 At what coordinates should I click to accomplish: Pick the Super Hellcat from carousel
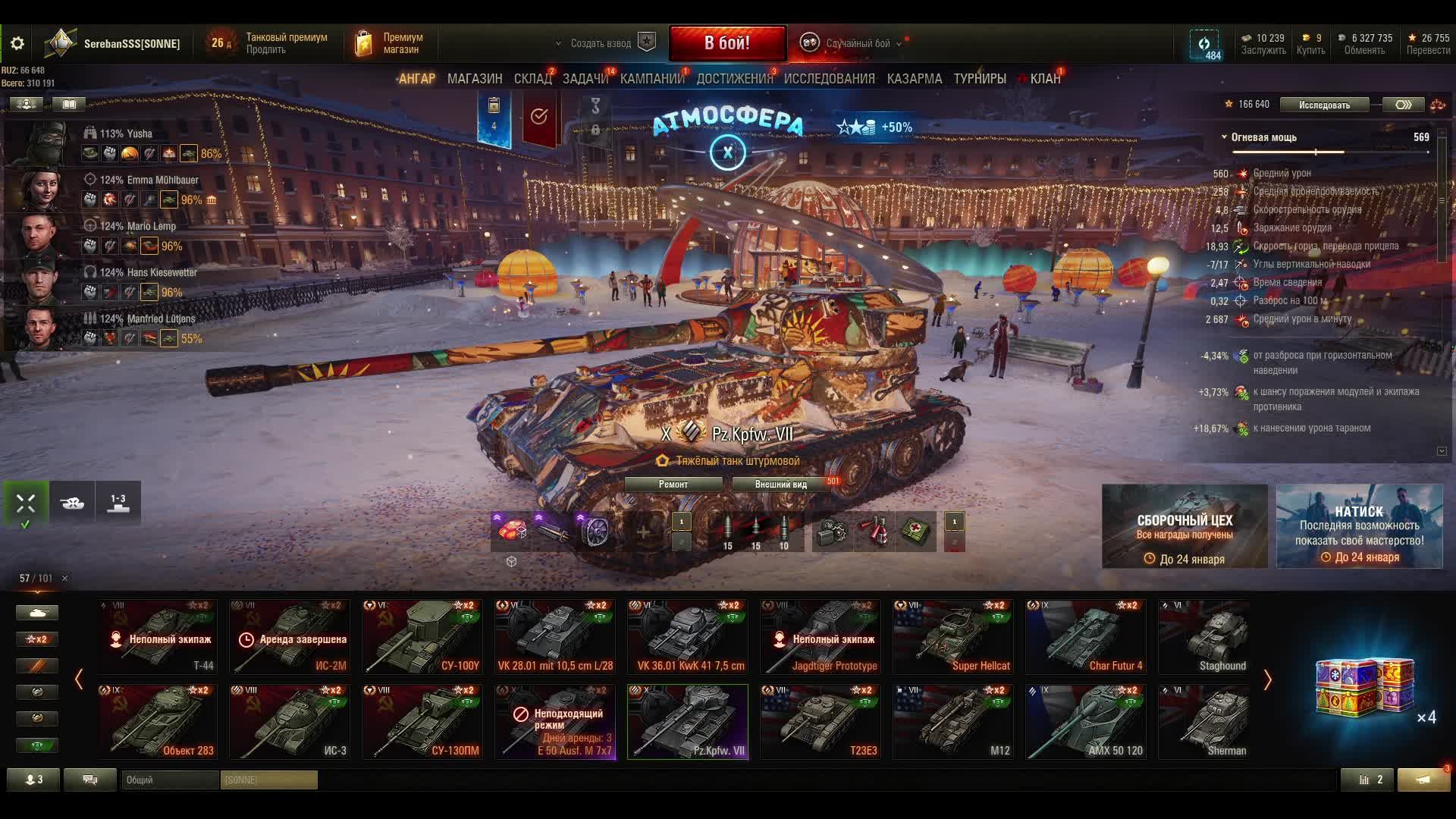click(x=952, y=636)
